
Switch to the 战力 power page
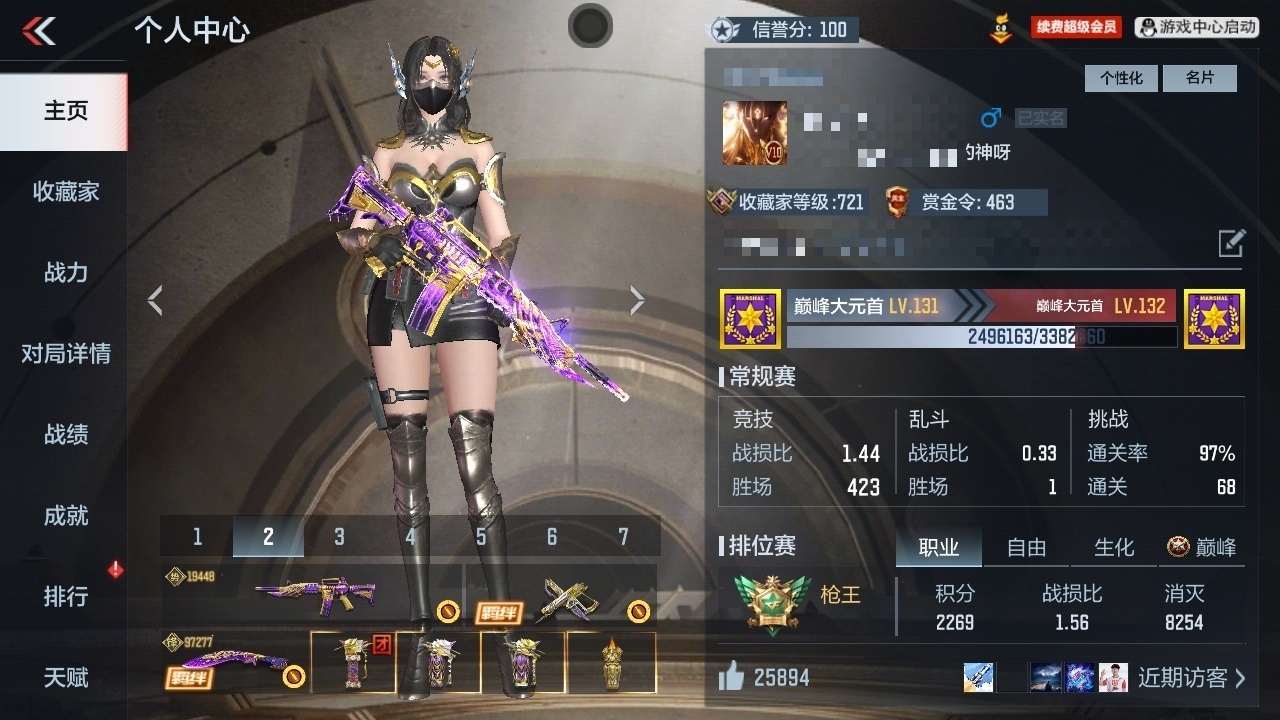[x=65, y=272]
